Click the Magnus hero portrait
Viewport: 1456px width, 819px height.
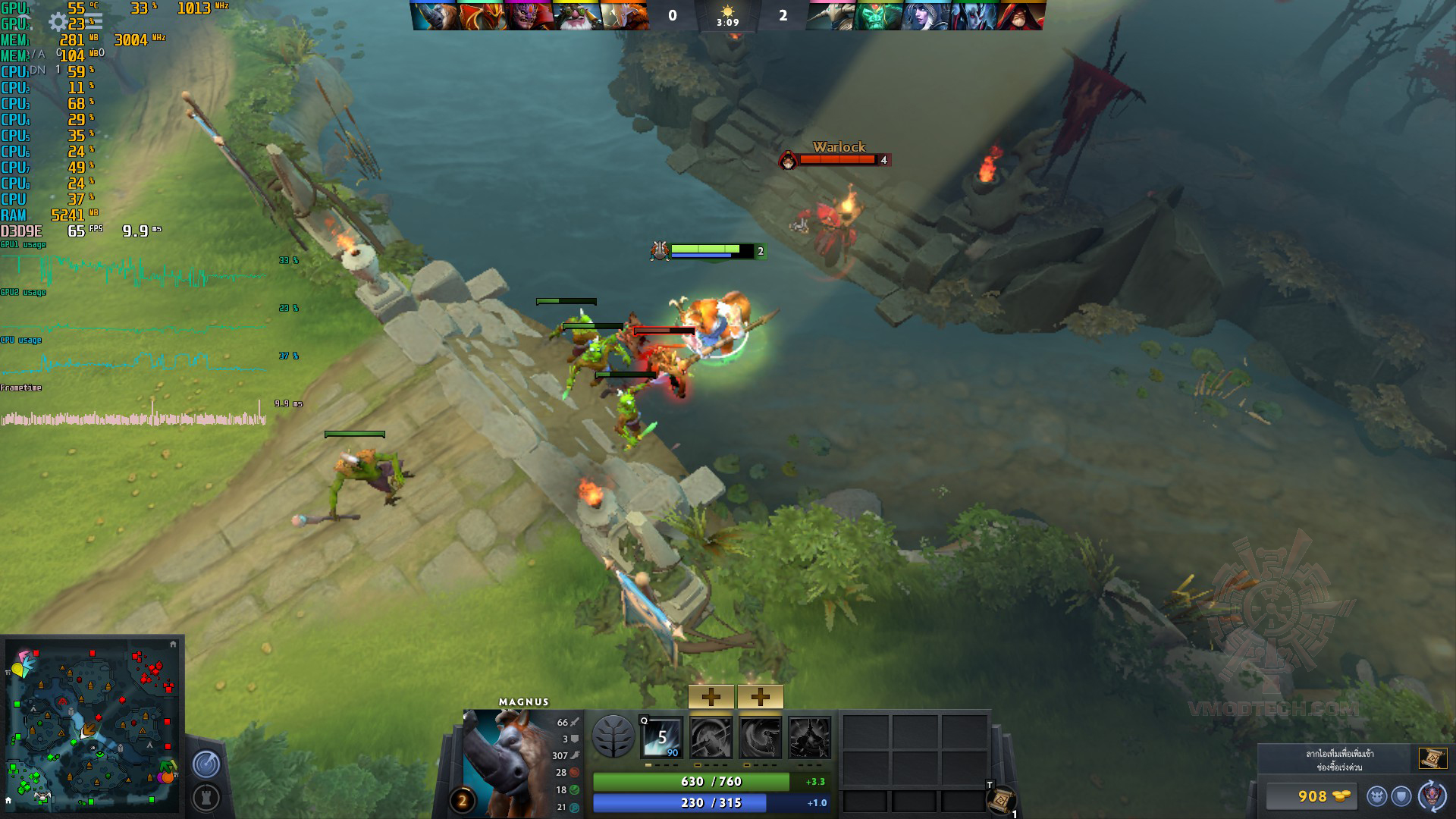(x=507, y=762)
